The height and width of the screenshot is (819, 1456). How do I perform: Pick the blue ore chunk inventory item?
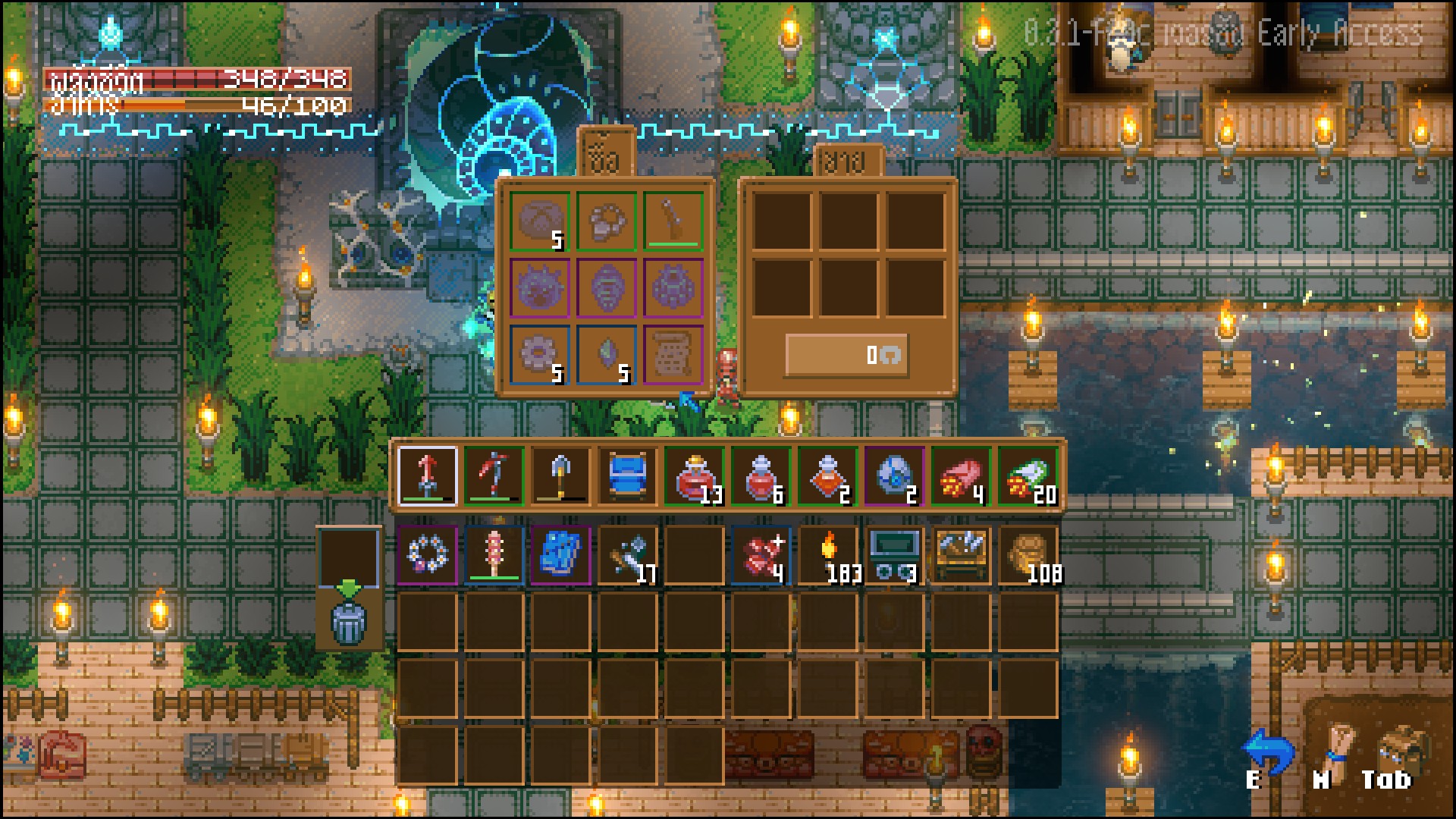tap(560, 555)
